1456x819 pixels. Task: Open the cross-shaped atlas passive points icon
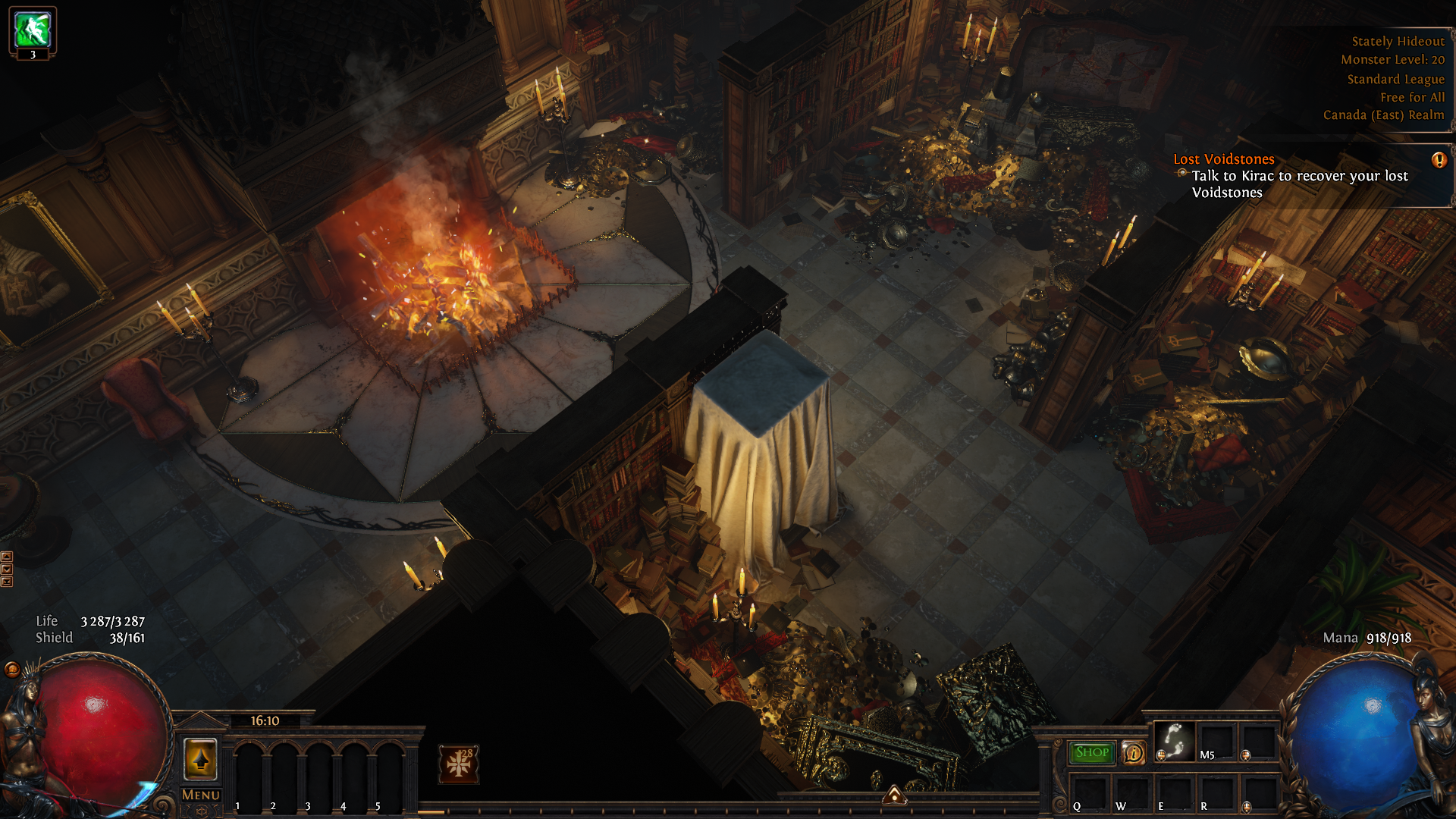[x=459, y=764]
